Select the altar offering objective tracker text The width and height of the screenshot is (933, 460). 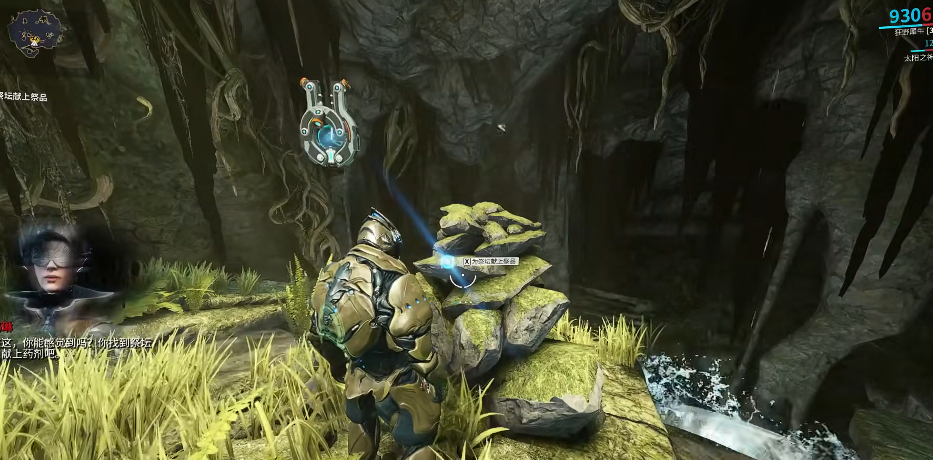coord(24,96)
